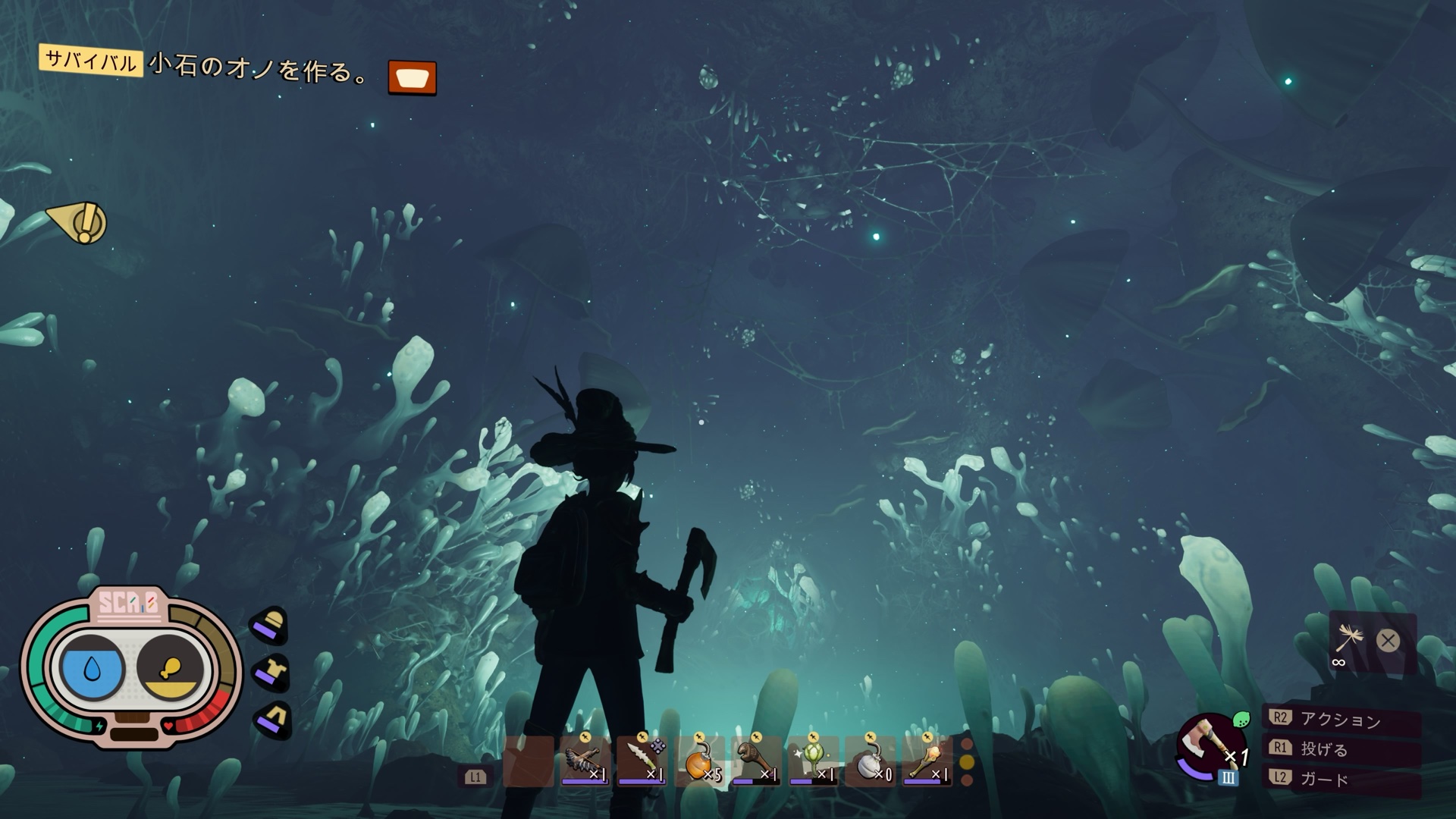The image size is (1456, 819).
Task: Click the chest armor durability icon
Action: pyautogui.click(x=271, y=672)
